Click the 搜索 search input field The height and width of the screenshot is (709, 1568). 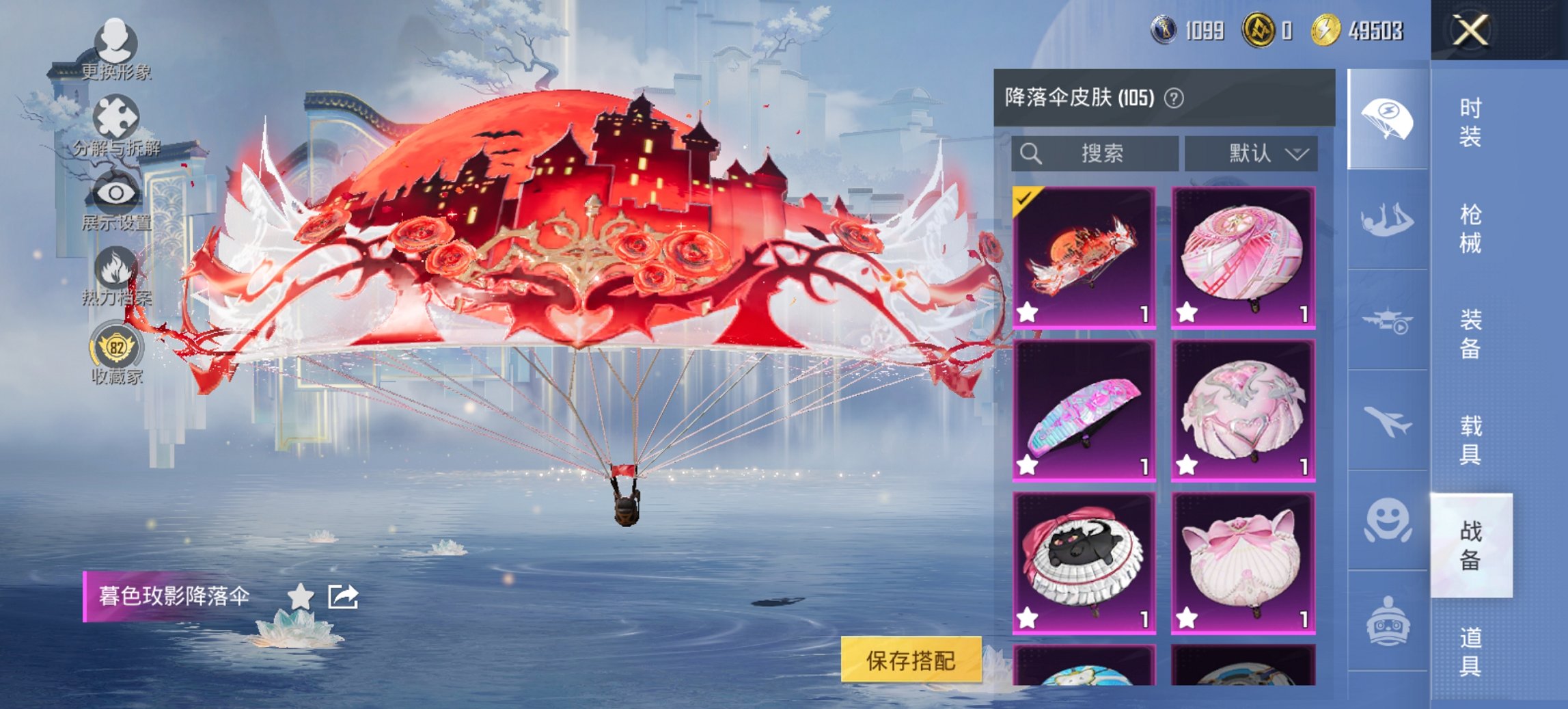point(1093,153)
